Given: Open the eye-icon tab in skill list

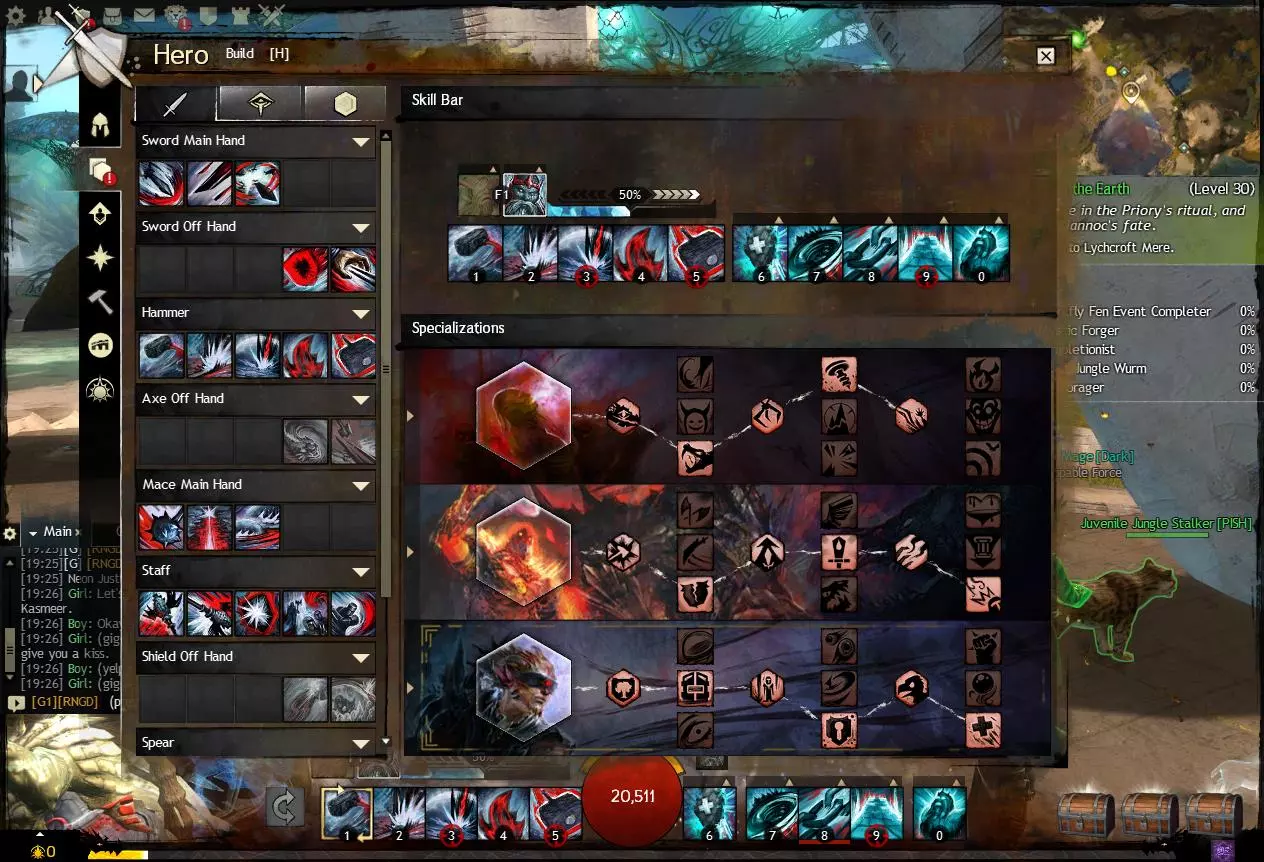Looking at the screenshot, I should point(260,104).
